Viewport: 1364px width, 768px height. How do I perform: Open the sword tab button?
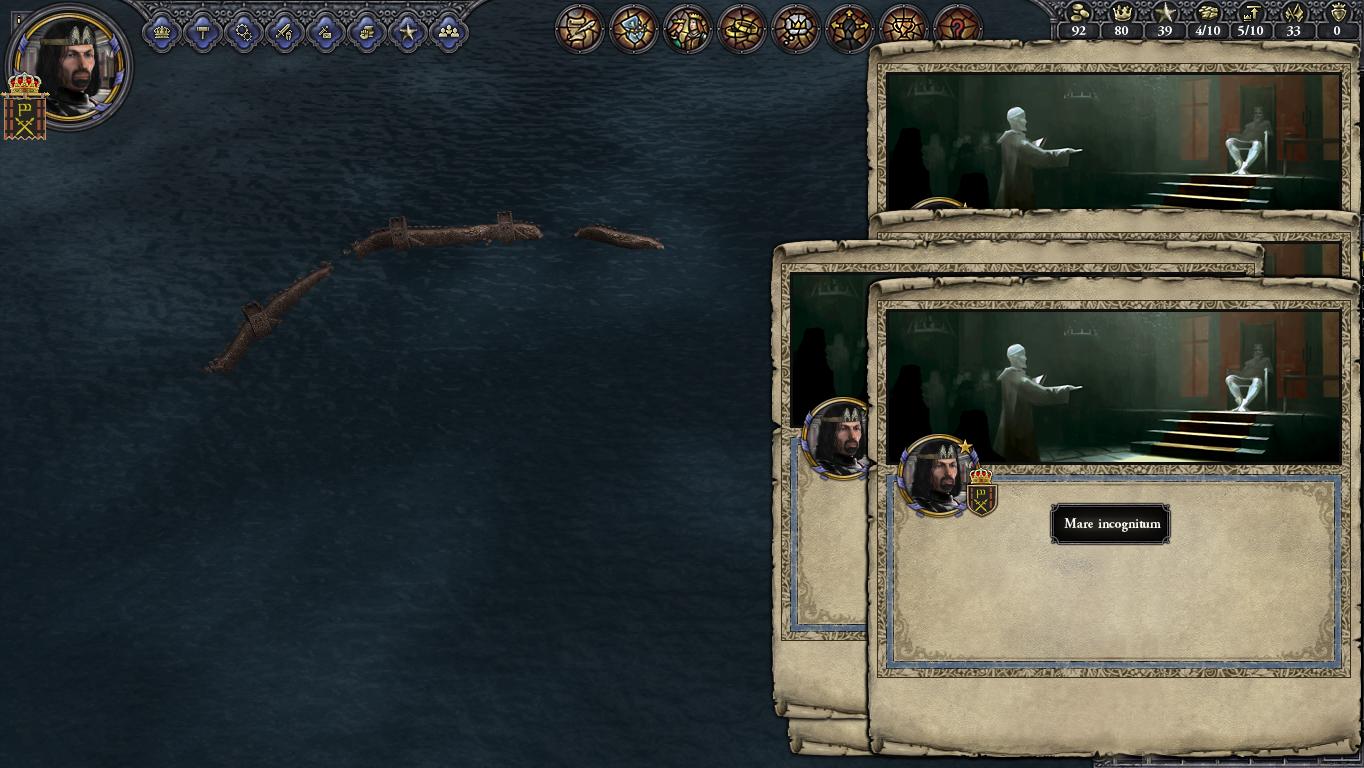point(285,32)
